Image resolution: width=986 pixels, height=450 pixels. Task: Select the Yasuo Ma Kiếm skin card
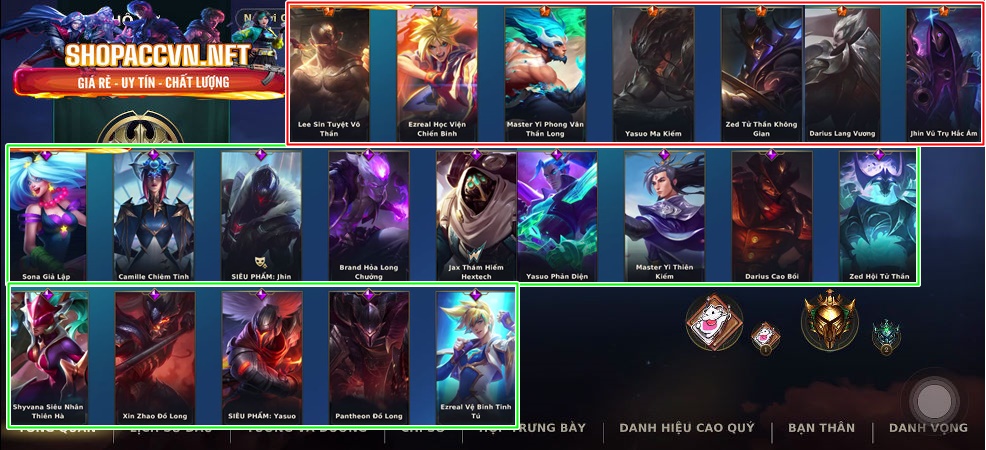[x=652, y=72]
